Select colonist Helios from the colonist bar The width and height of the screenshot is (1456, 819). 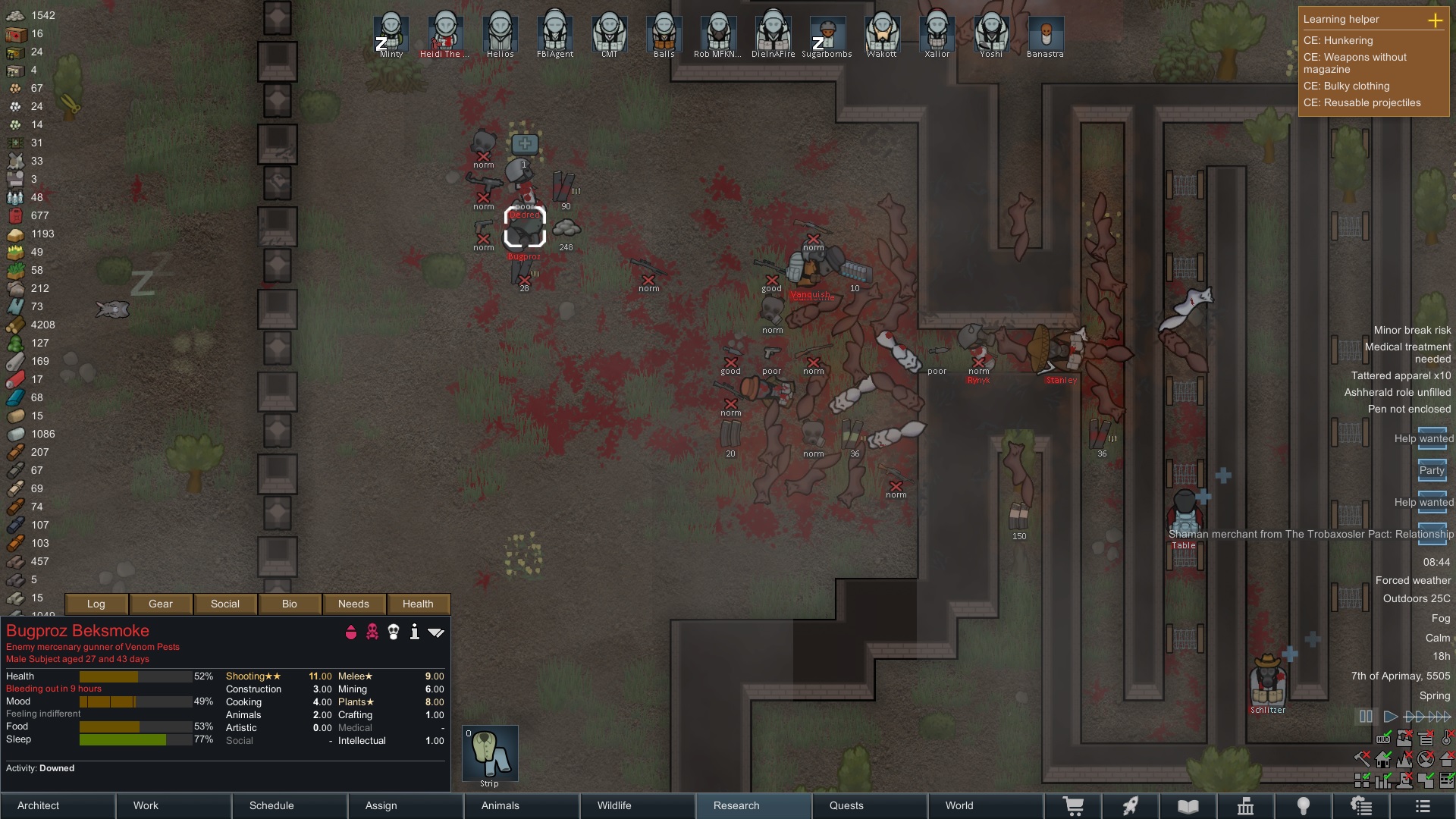pyautogui.click(x=500, y=35)
